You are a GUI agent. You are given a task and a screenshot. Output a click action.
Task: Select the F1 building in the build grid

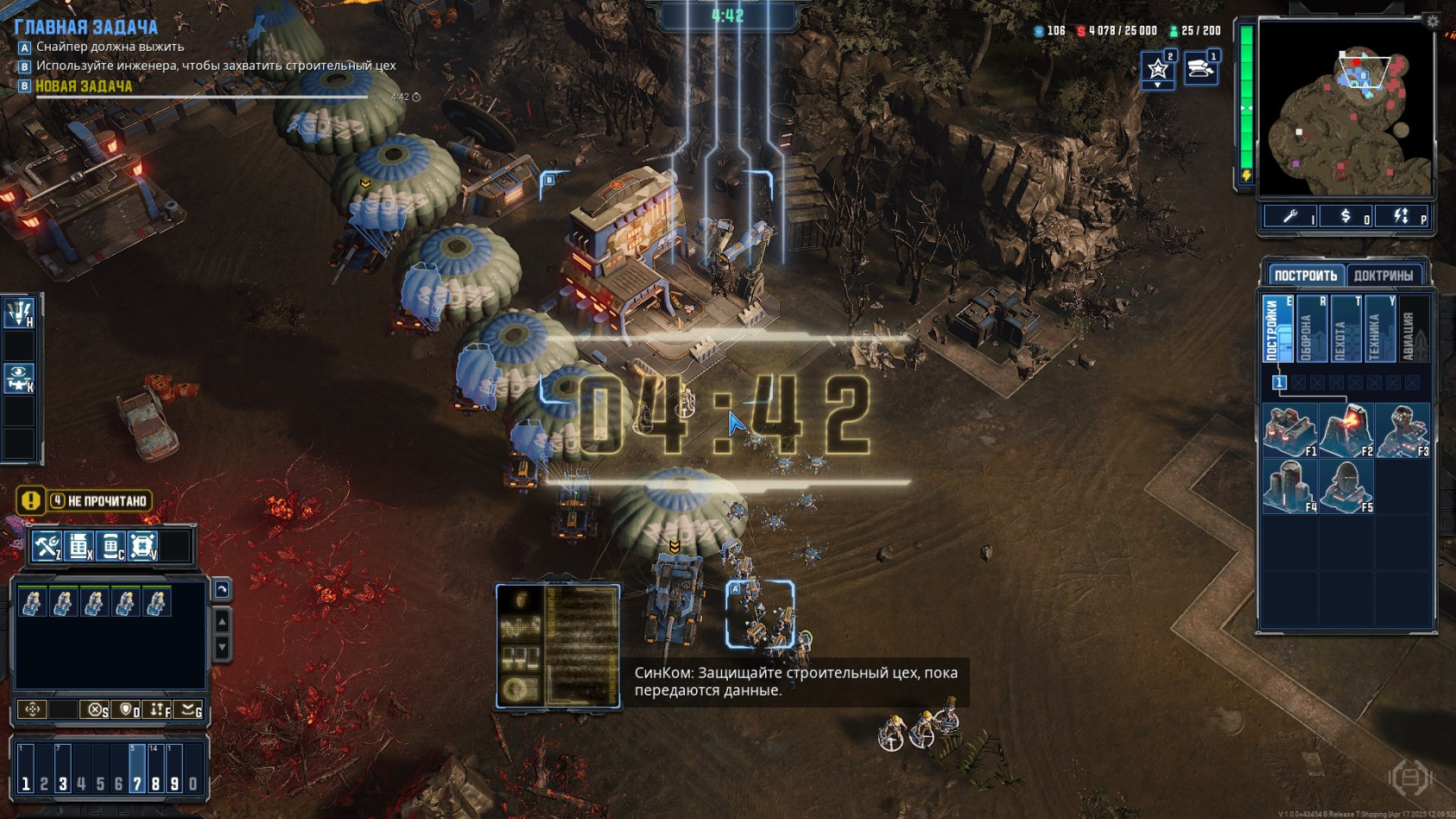point(1288,429)
